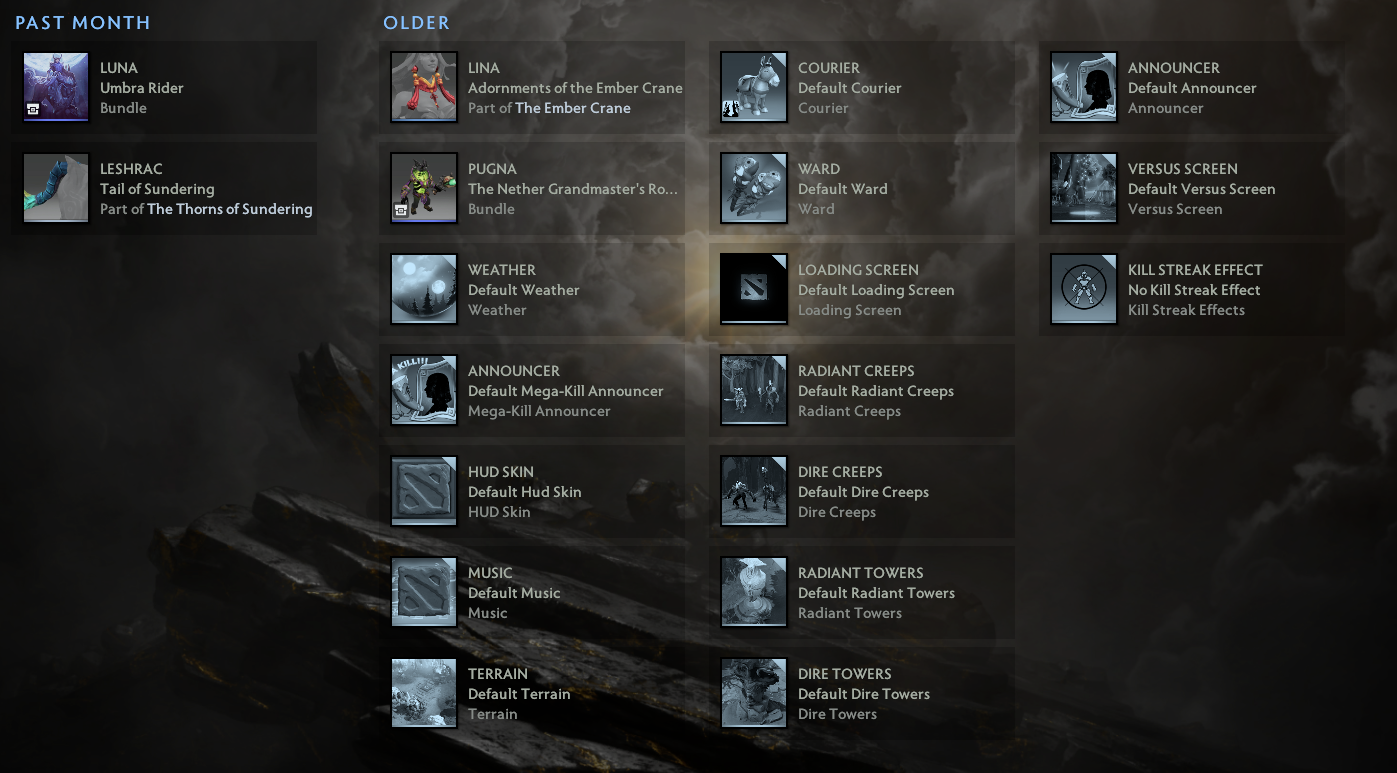Viewport: 1397px width, 773px height.
Task: Select the Default Weather thumbnail
Action: (x=423, y=289)
